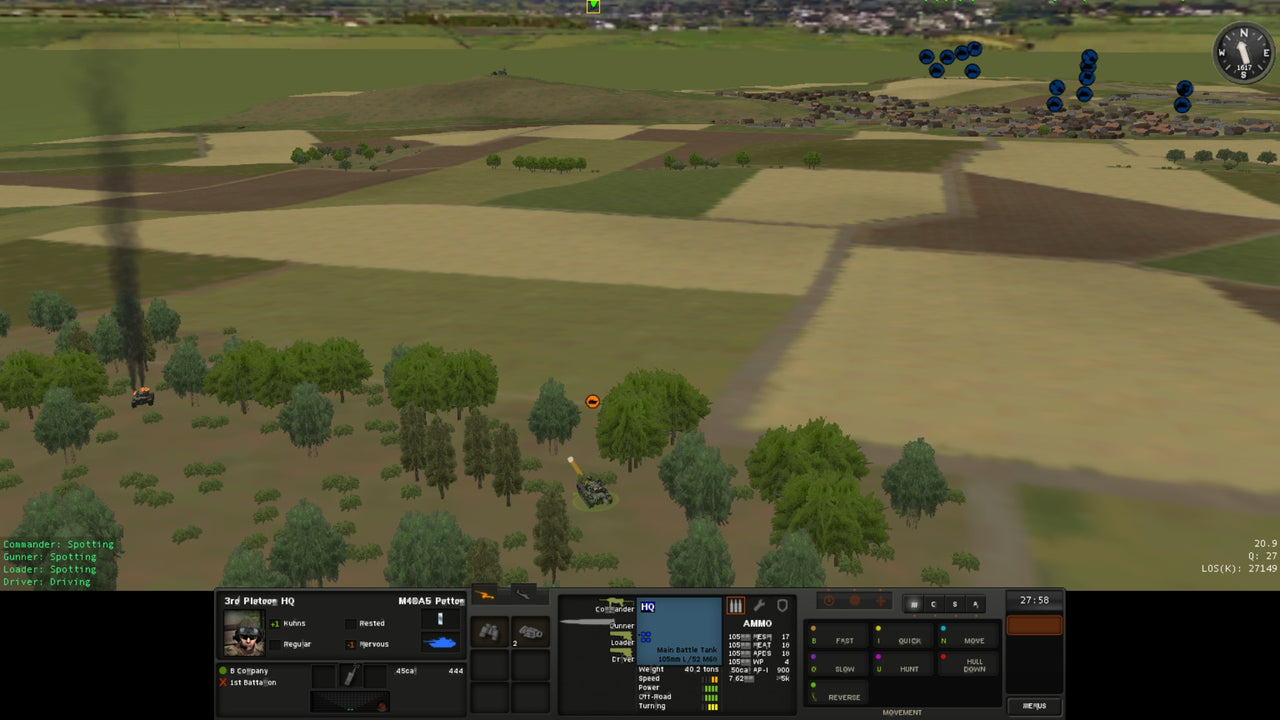Viewport: 1280px width, 720px height.
Task: Click the shield armor info icon
Action: tap(783, 605)
